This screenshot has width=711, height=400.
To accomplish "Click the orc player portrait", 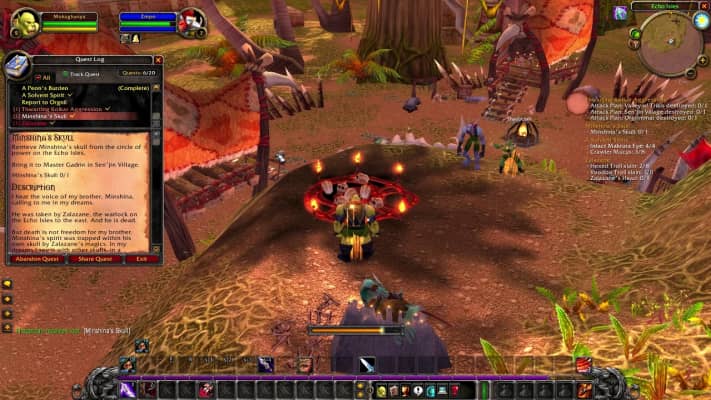I will point(25,23).
